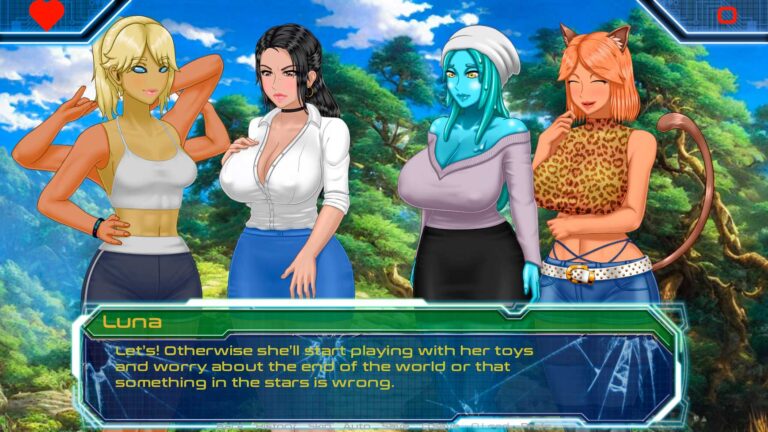Screen dimensions: 768x432
Task: Toggle Auto mode in the quick menu
Action: coord(356,425)
